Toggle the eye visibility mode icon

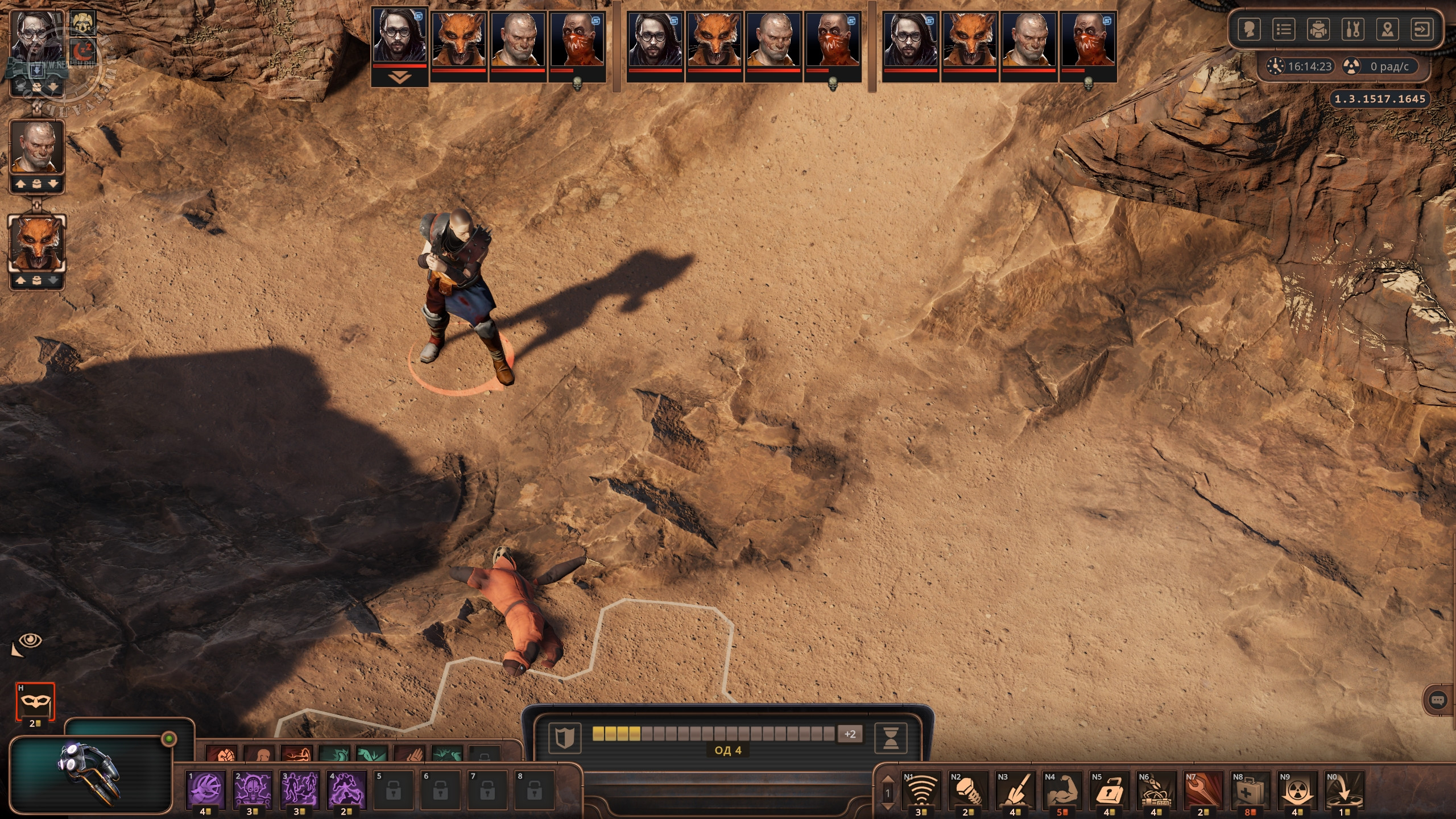click(31, 641)
